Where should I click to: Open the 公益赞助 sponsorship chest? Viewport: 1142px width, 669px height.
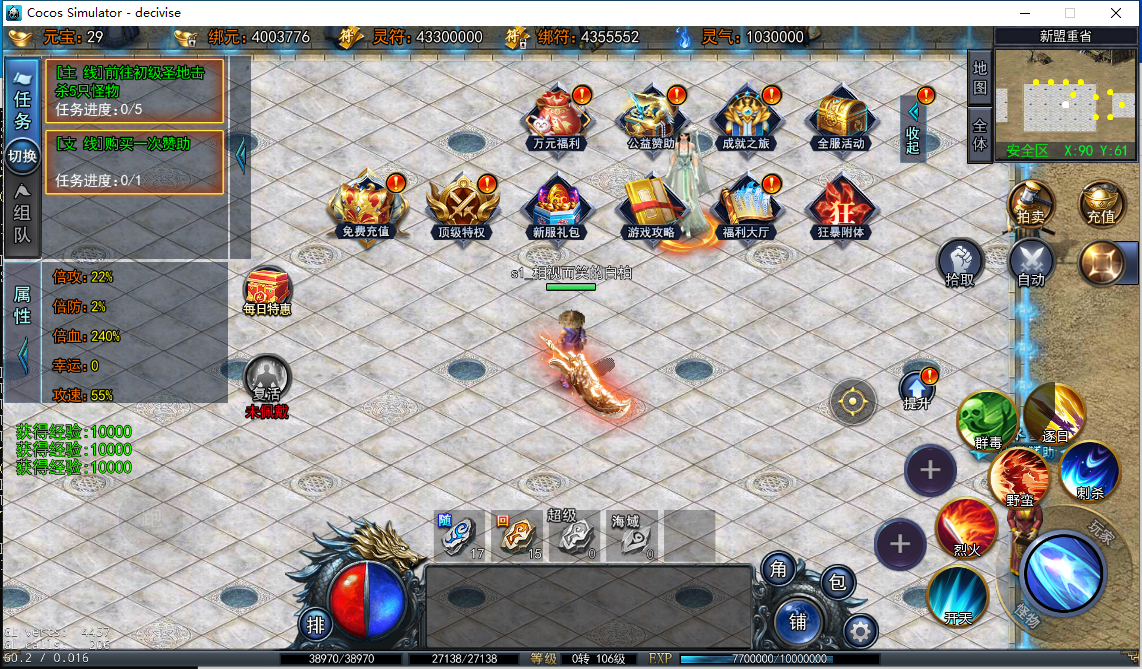(x=652, y=118)
